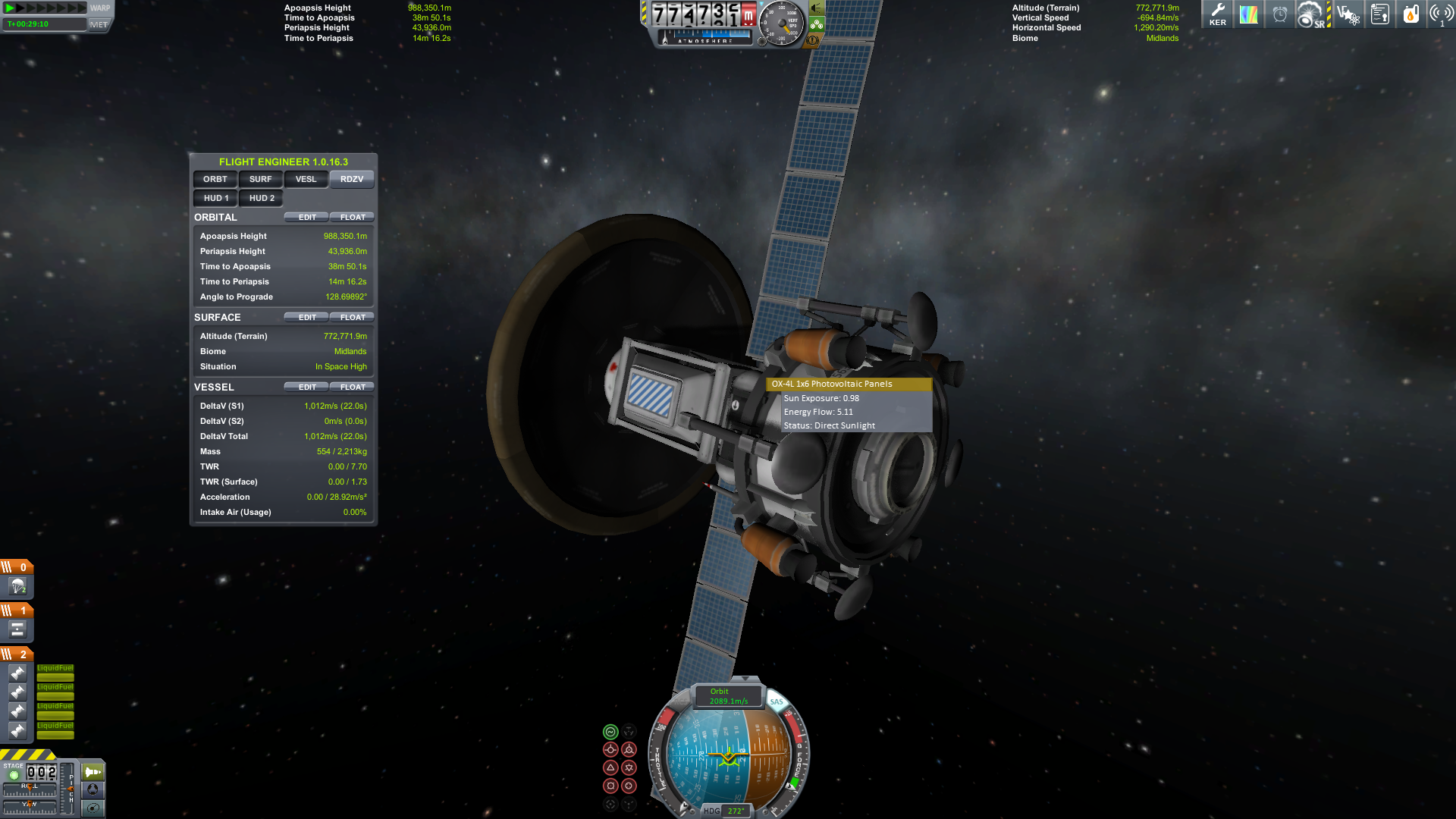Open the Contracts document icon
This screenshot has height=819, width=1456.
click(1379, 14)
